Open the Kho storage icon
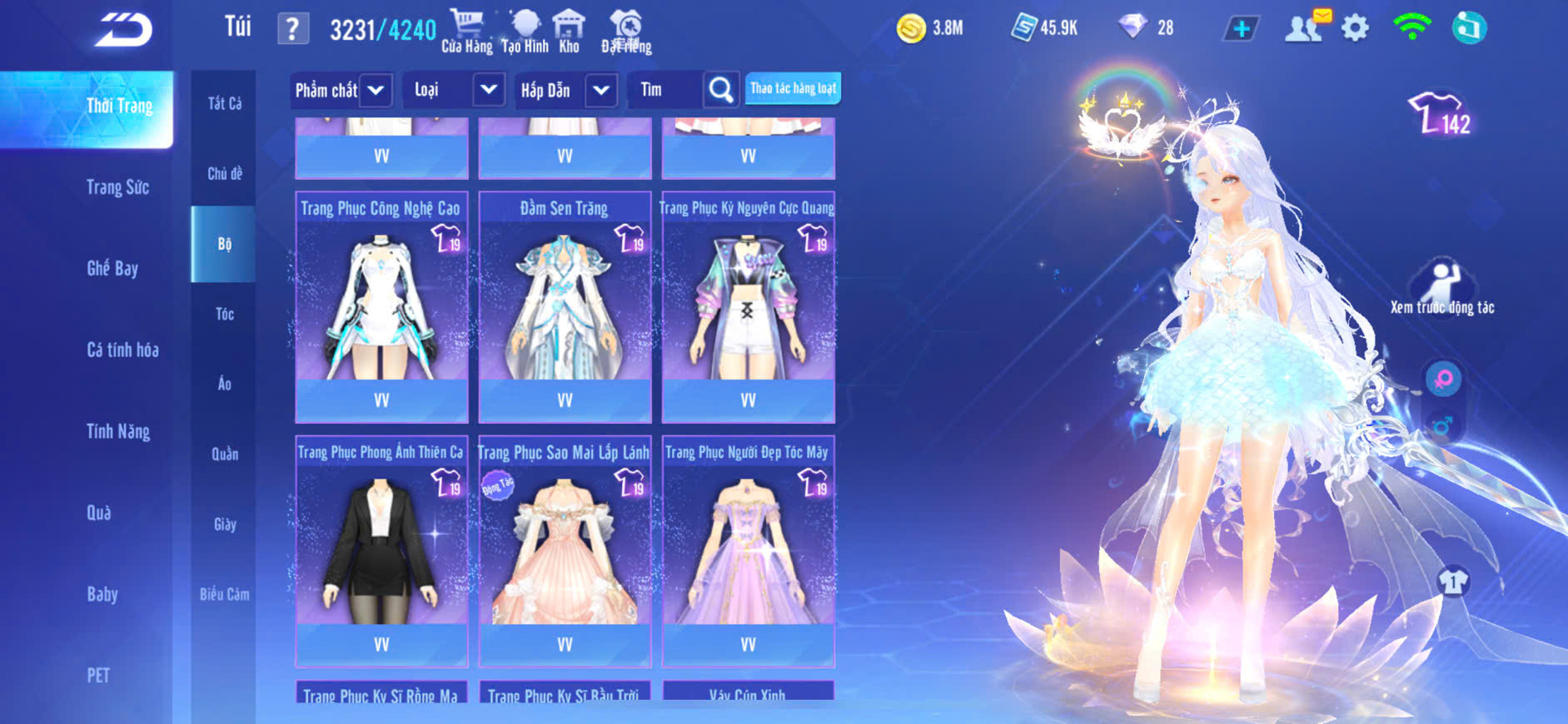Image resolution: width=1568 pixels, height=724 pixels. coord(569,32)
